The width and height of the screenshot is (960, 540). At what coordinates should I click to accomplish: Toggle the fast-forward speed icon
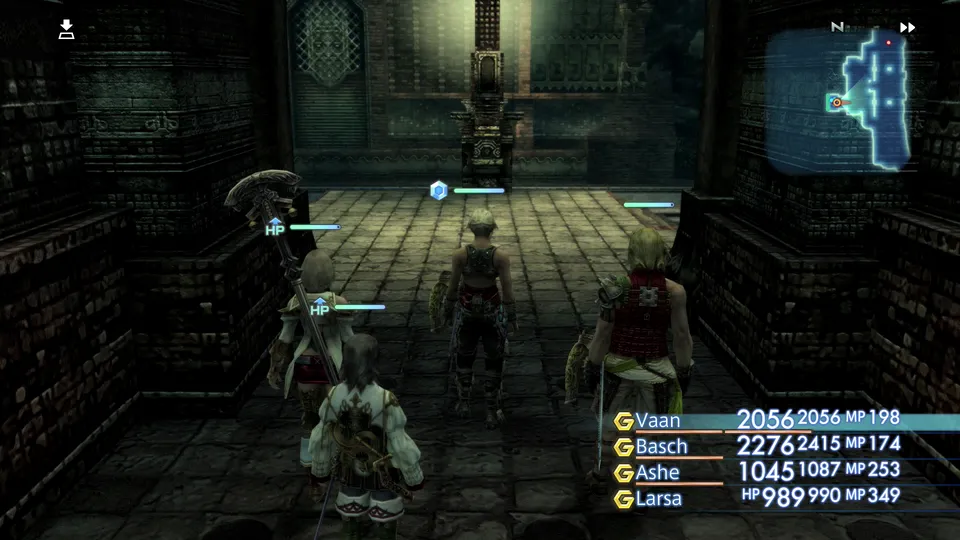point(907,28)
